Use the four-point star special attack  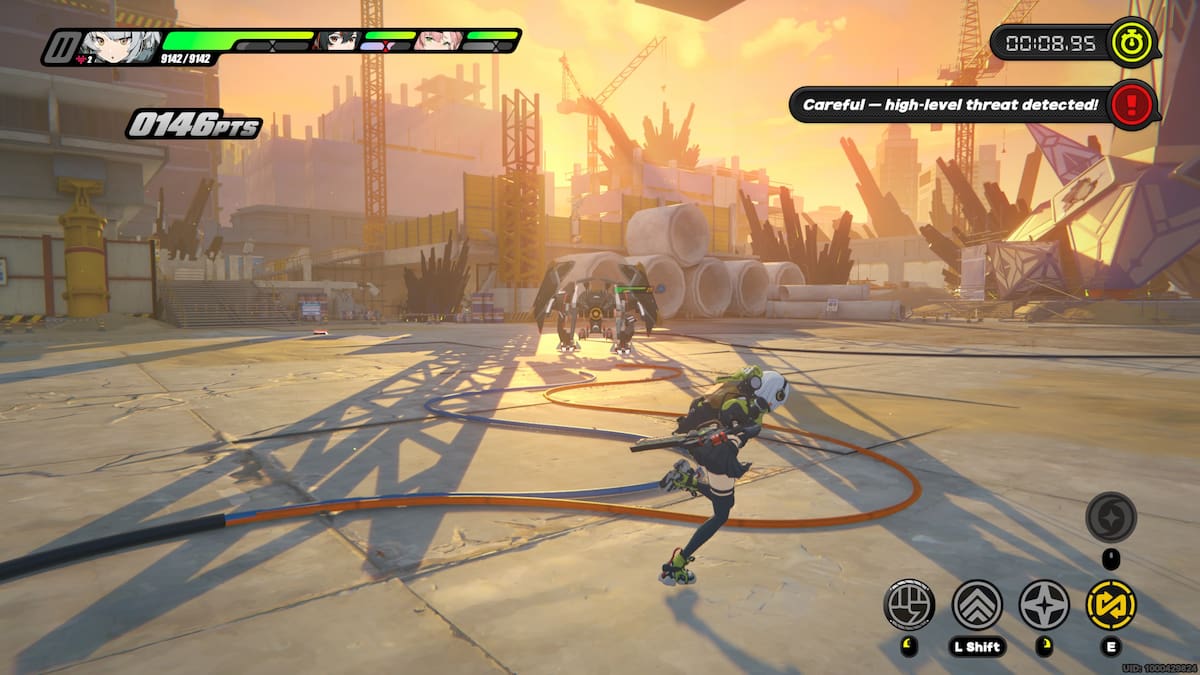click(1044, 605)
